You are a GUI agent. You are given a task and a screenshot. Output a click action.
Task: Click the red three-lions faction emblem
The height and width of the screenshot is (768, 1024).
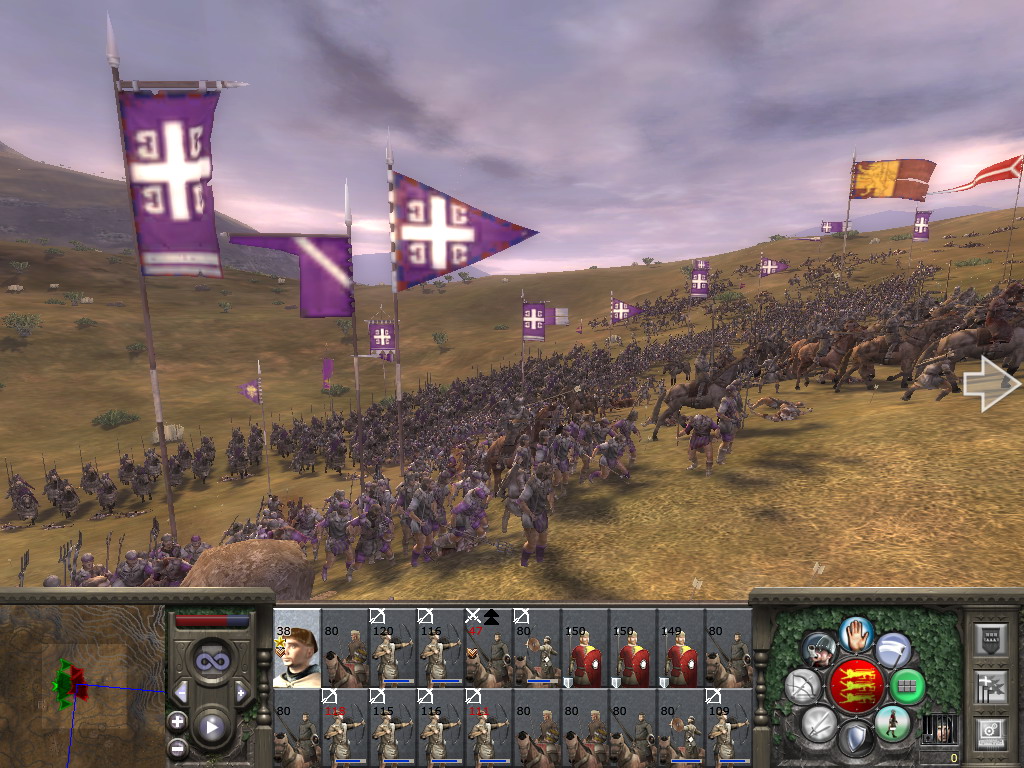point(855,687)
